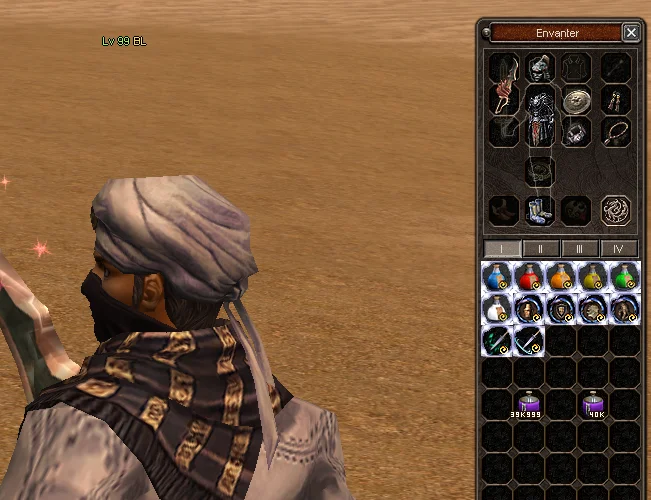Select the blue potion slot
Screen dimensions: 651x500
[x=497, y=276]
